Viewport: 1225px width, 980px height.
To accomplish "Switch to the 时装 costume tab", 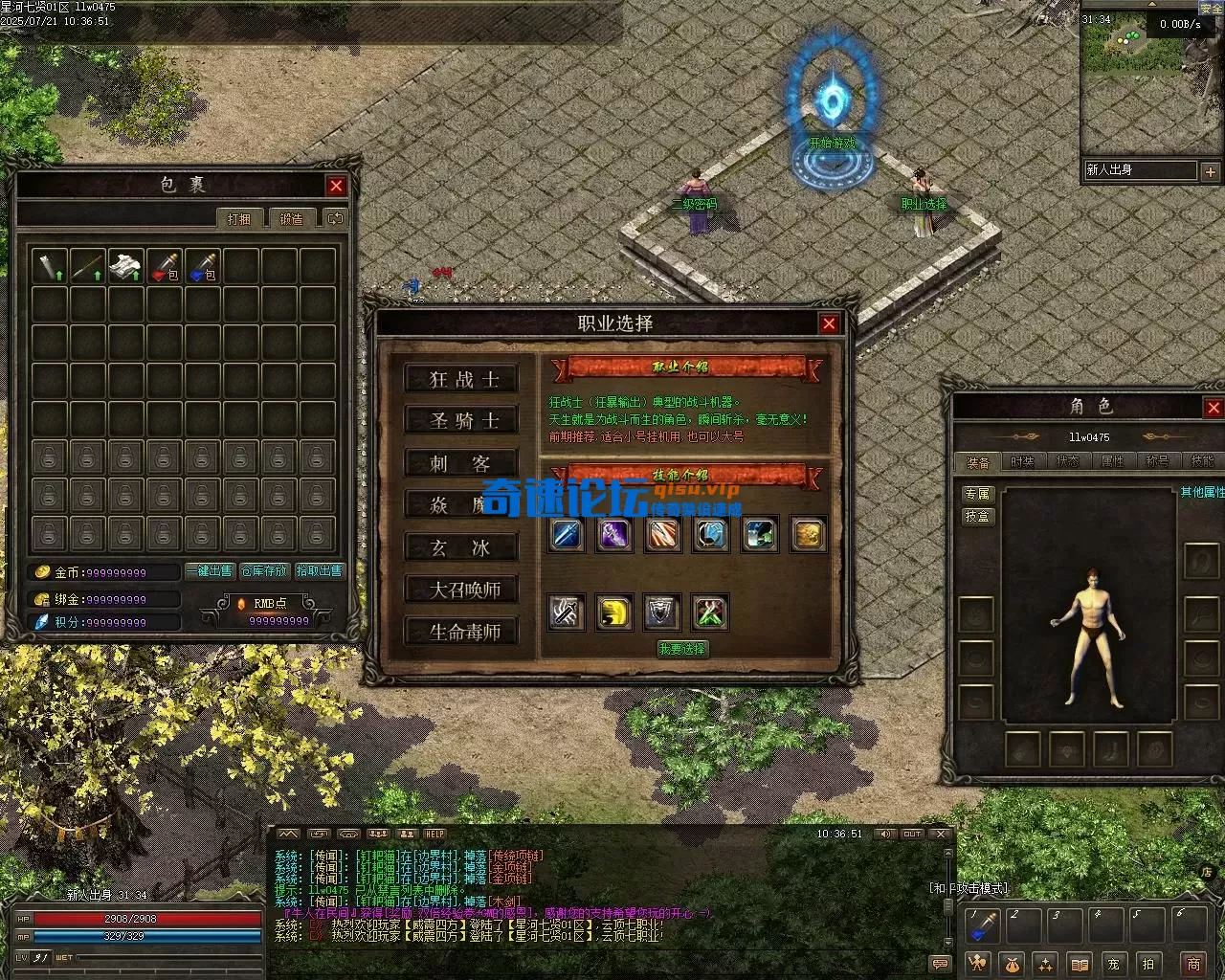I will [1022, 461].
